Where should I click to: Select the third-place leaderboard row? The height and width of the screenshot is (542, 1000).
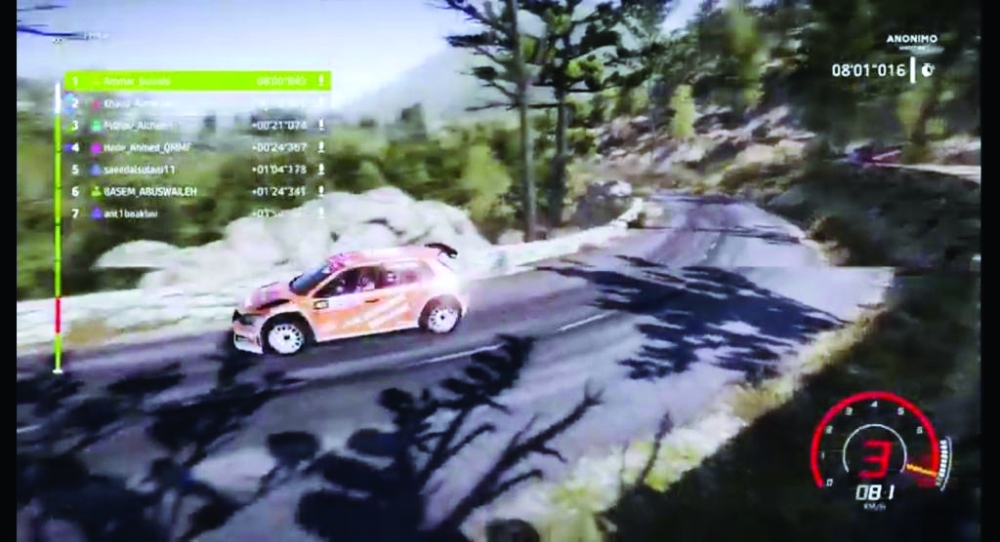[x=197, y=125]
